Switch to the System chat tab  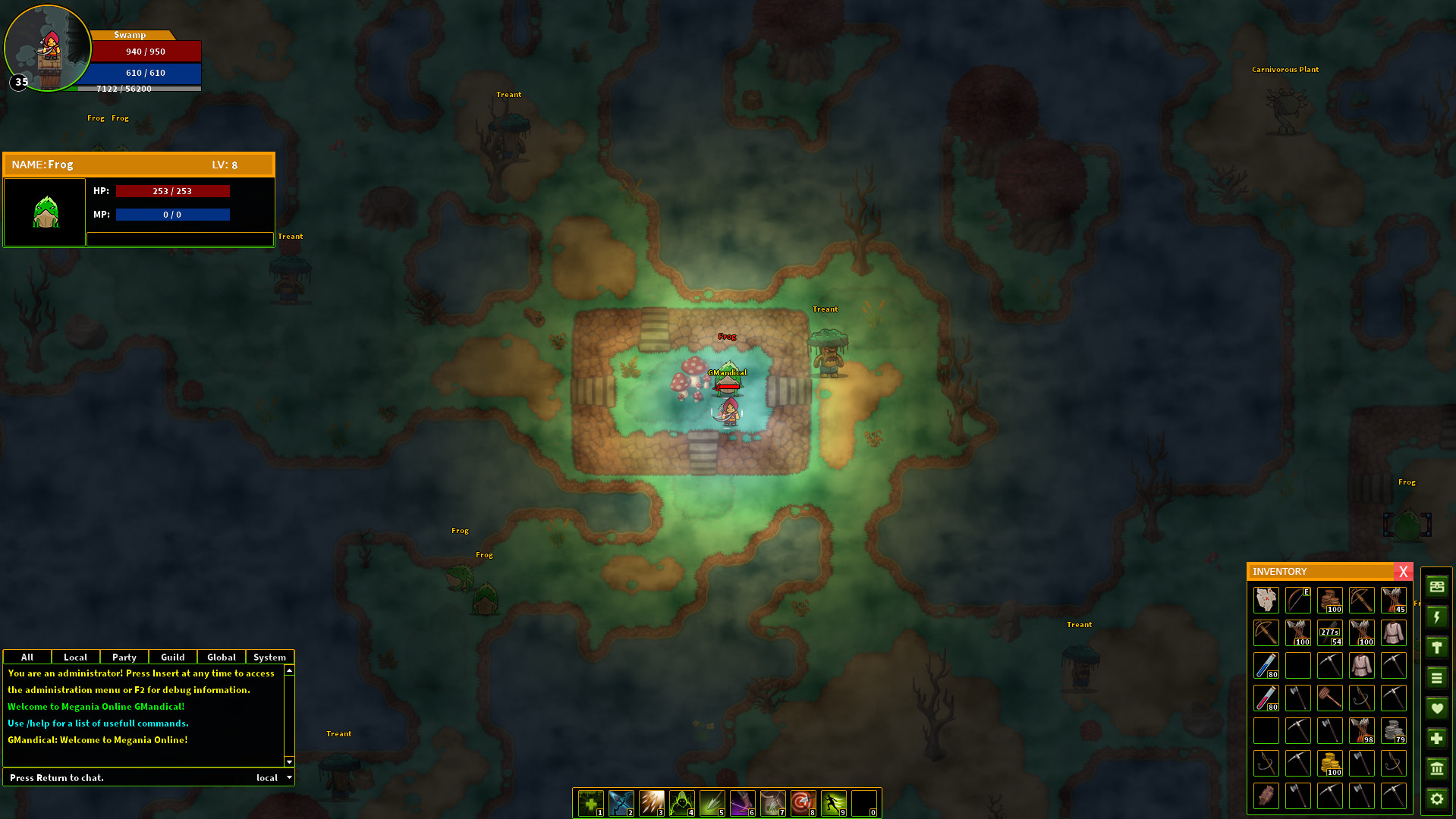point(270,657)
